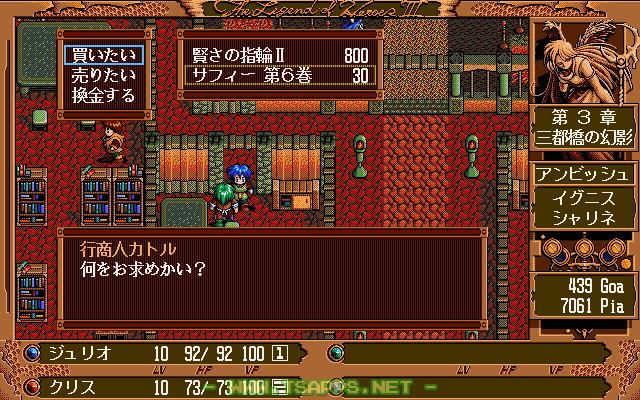Select the 買いたい (buy) option

click(101, 55)
